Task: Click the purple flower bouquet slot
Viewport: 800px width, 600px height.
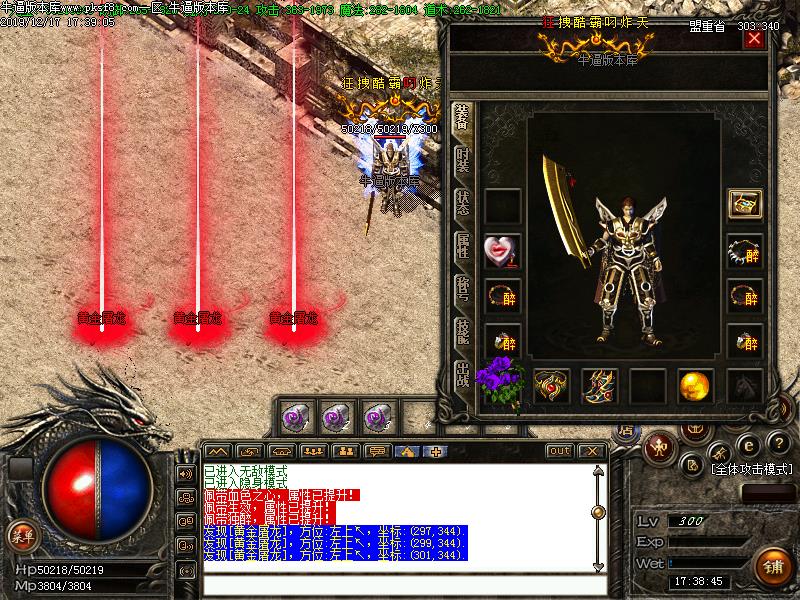Action: (501, 383)
